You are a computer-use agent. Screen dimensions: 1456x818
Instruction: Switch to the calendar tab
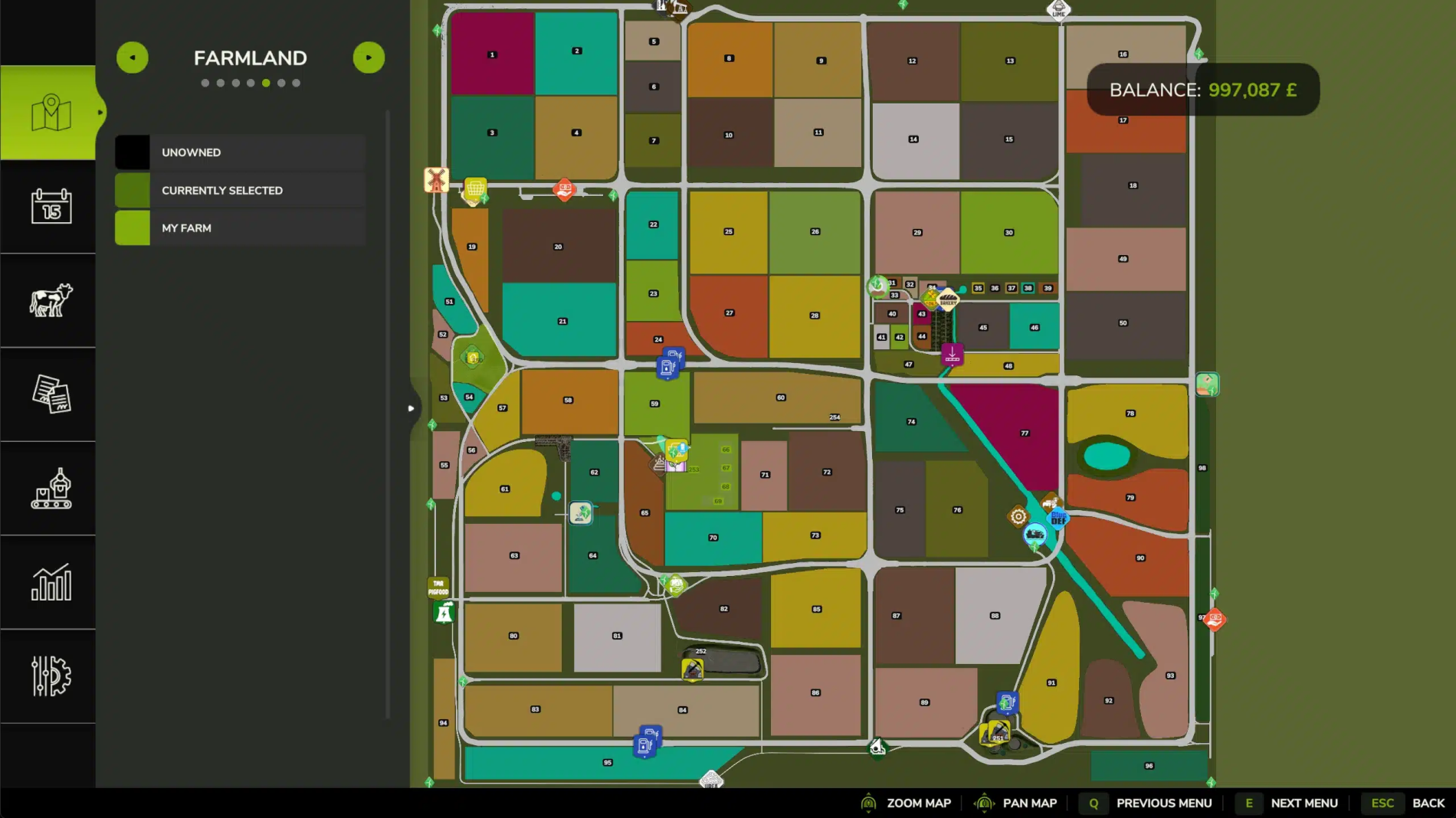pyautogui.click(x=51, y=206)
